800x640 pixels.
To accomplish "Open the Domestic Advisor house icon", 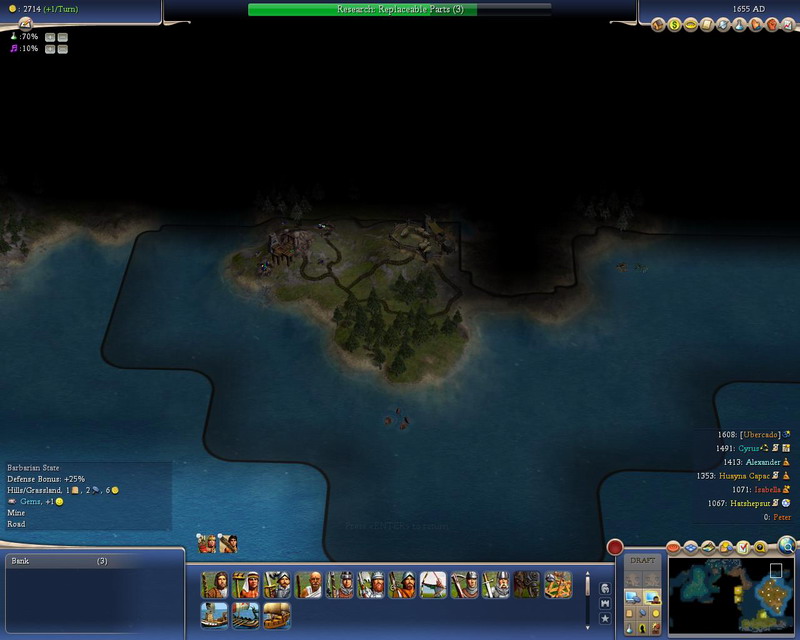I will [x=659, y=25].
